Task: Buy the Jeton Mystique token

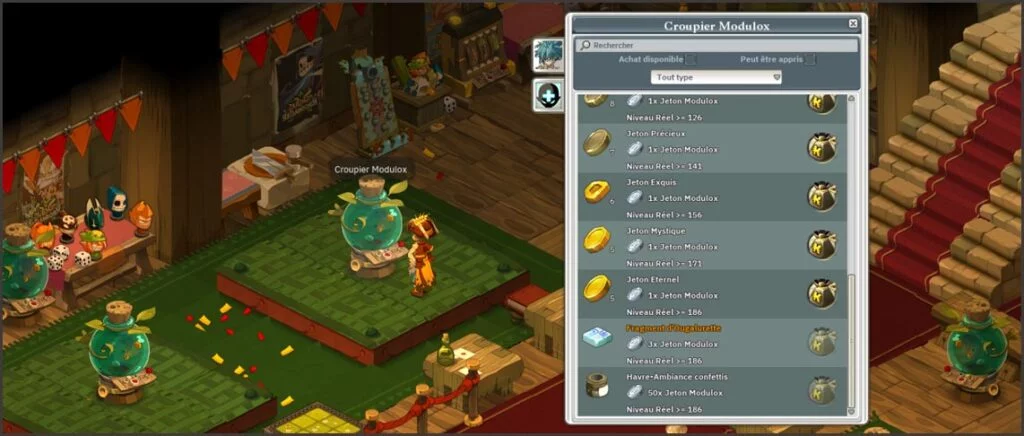Action: 822,244
